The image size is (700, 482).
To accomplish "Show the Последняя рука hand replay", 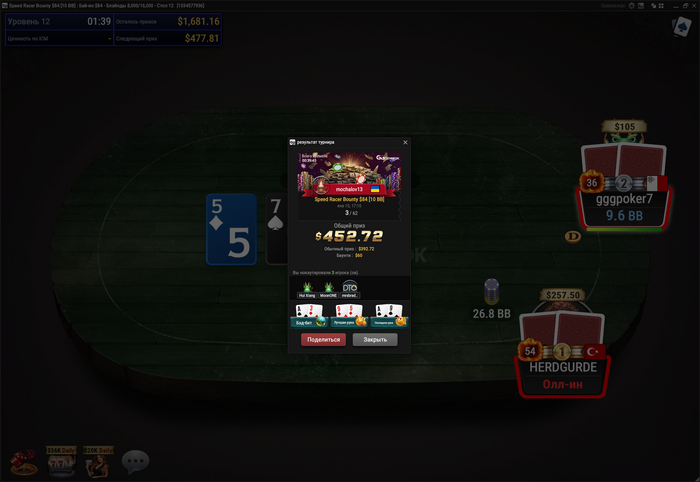I will [x=389, y=316].
